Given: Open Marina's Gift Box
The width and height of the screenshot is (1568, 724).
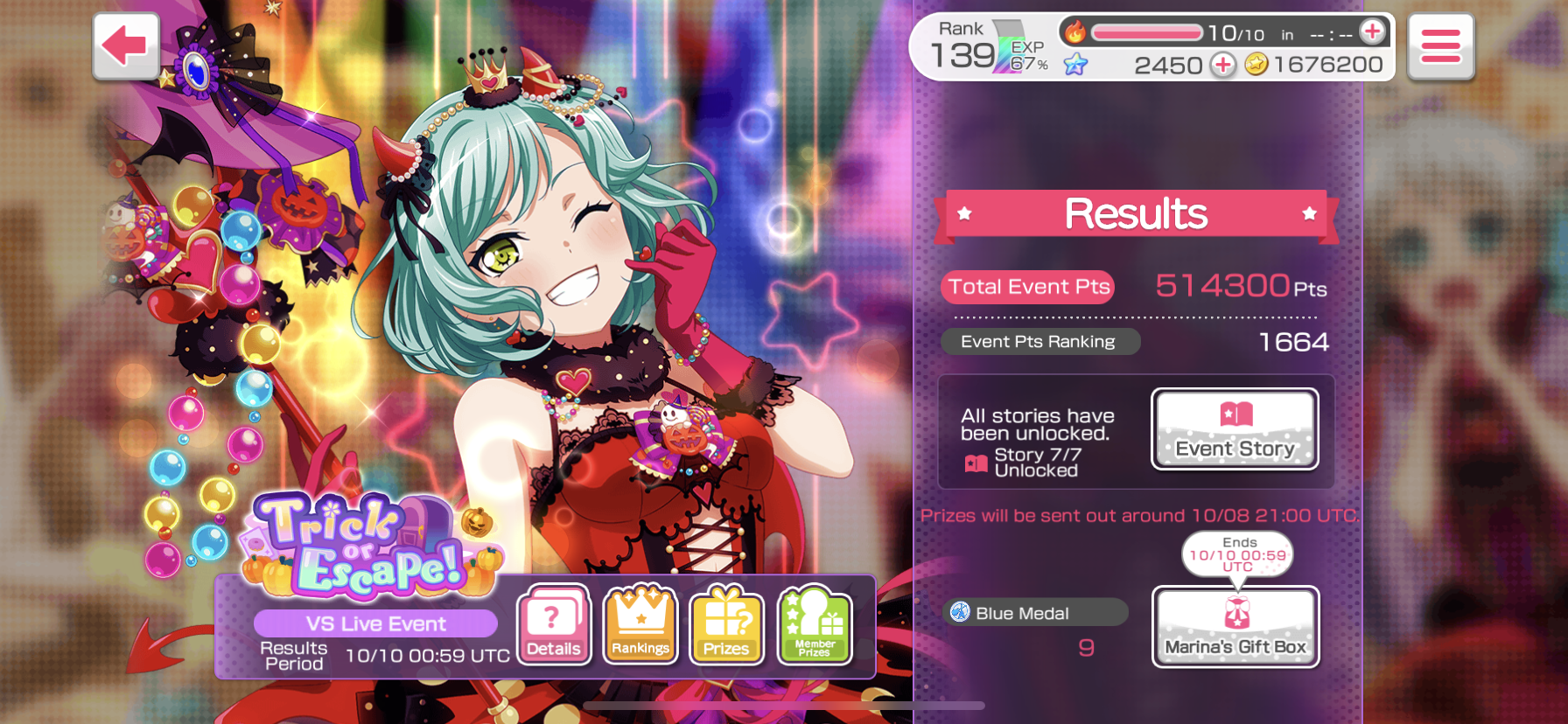Looking at the screenshot, I should click(1235, 626).
